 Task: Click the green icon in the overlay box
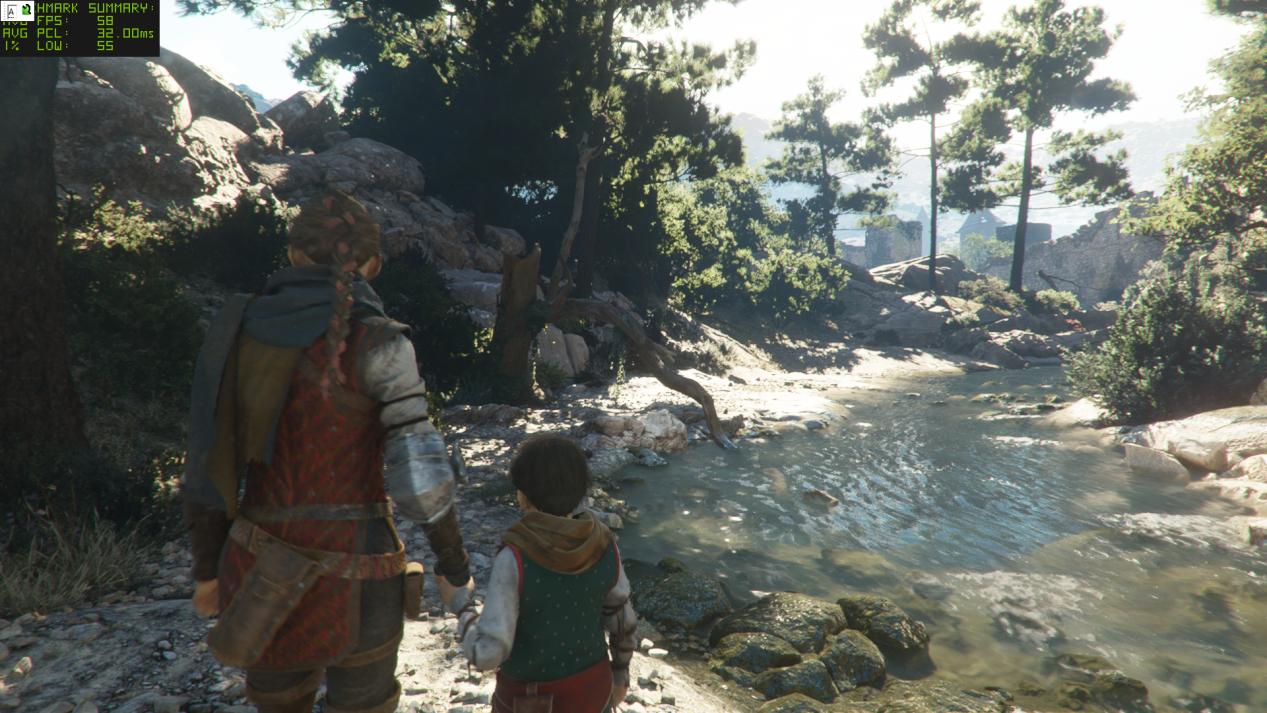(26, 11)
